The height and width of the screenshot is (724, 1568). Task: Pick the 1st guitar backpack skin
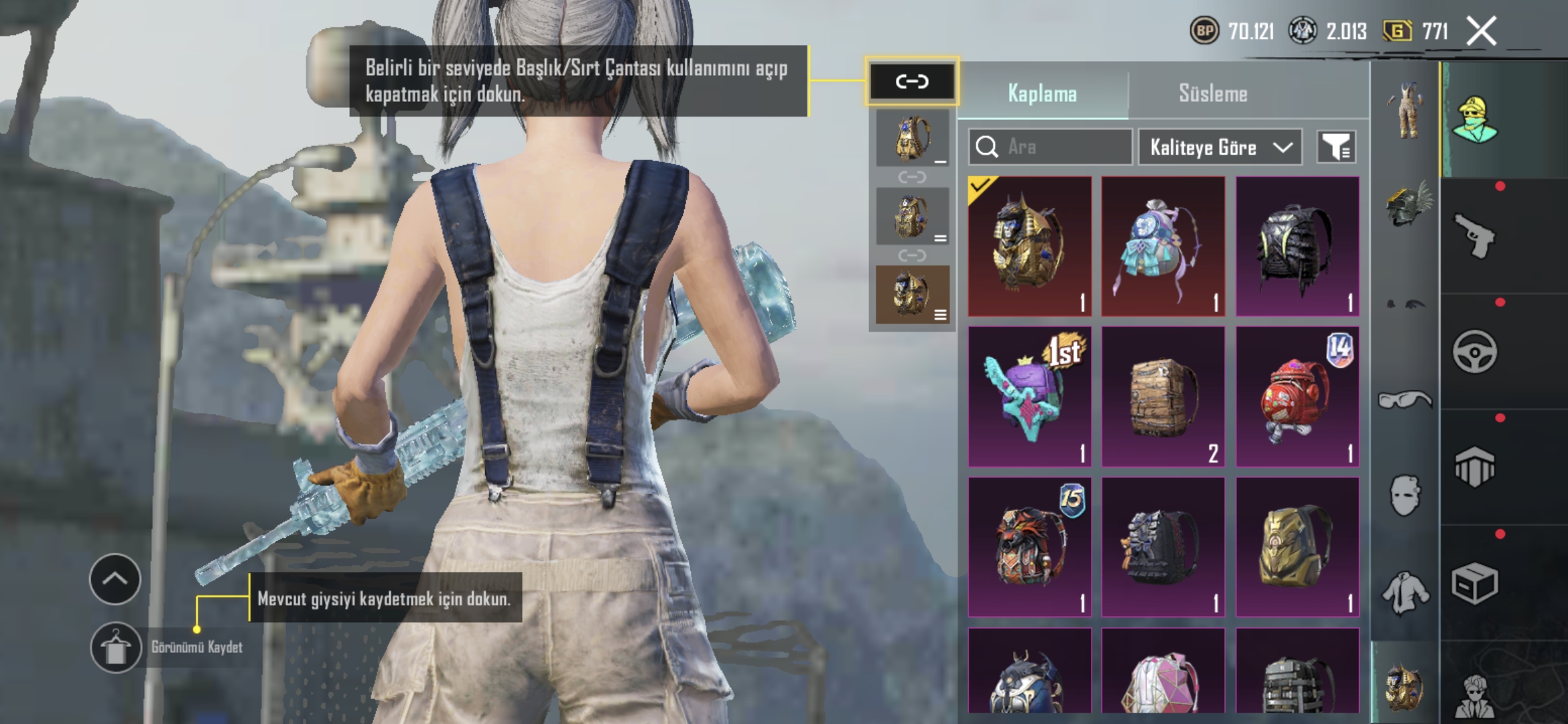coord(1029,397)
